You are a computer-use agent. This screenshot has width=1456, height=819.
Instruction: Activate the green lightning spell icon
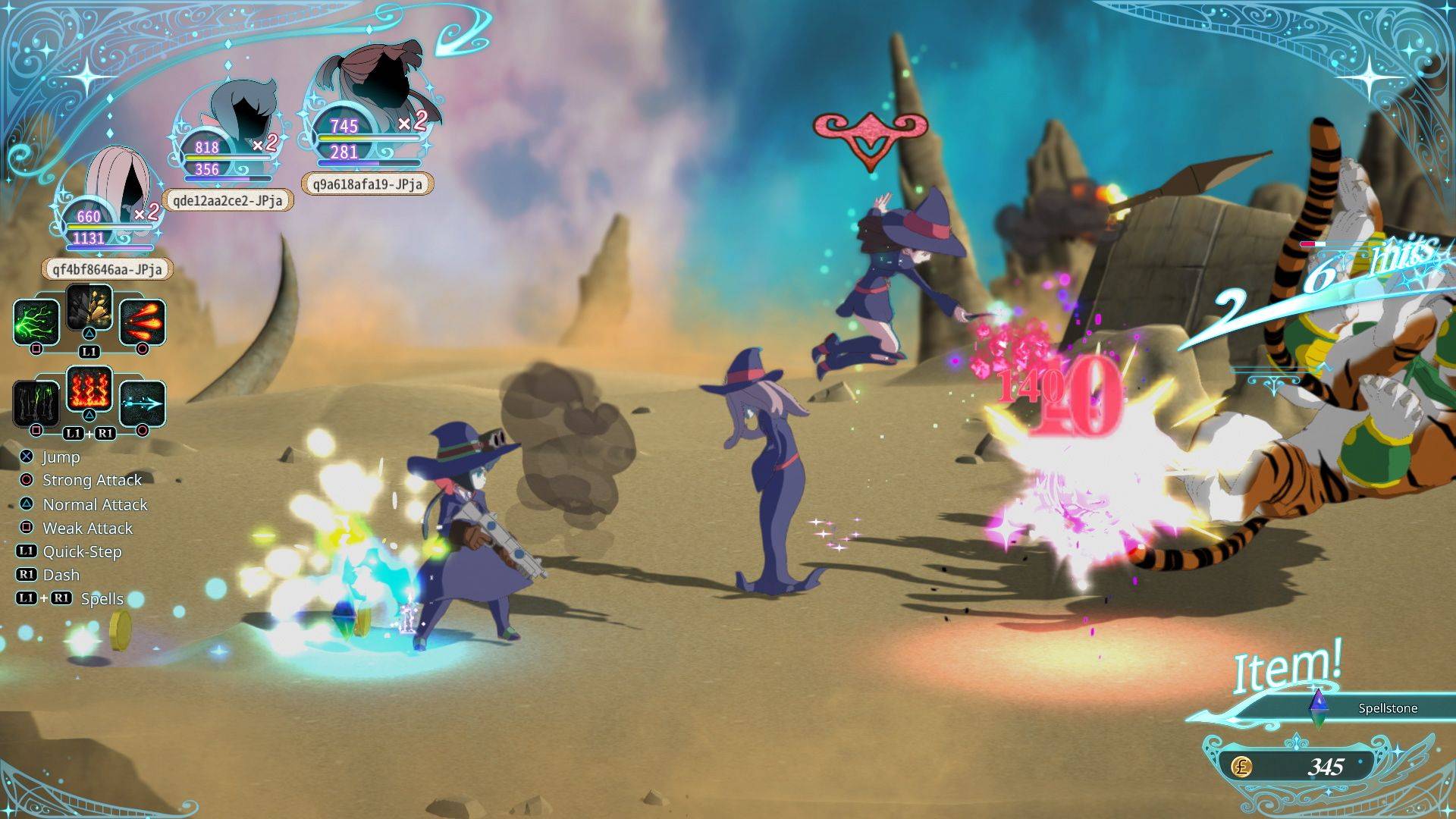(x=36, y=322)
